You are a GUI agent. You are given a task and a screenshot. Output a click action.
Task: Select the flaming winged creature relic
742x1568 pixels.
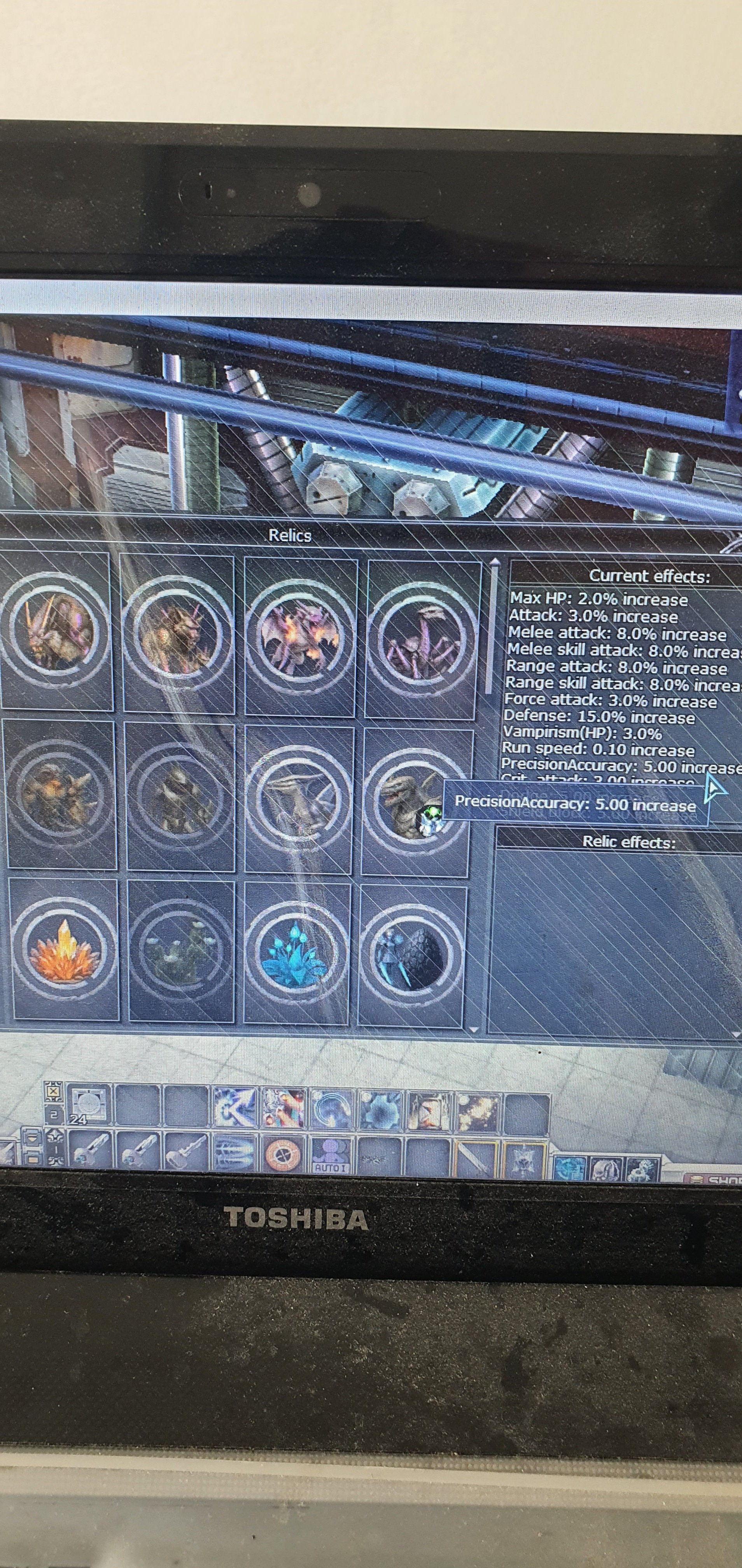coord(299,637)
